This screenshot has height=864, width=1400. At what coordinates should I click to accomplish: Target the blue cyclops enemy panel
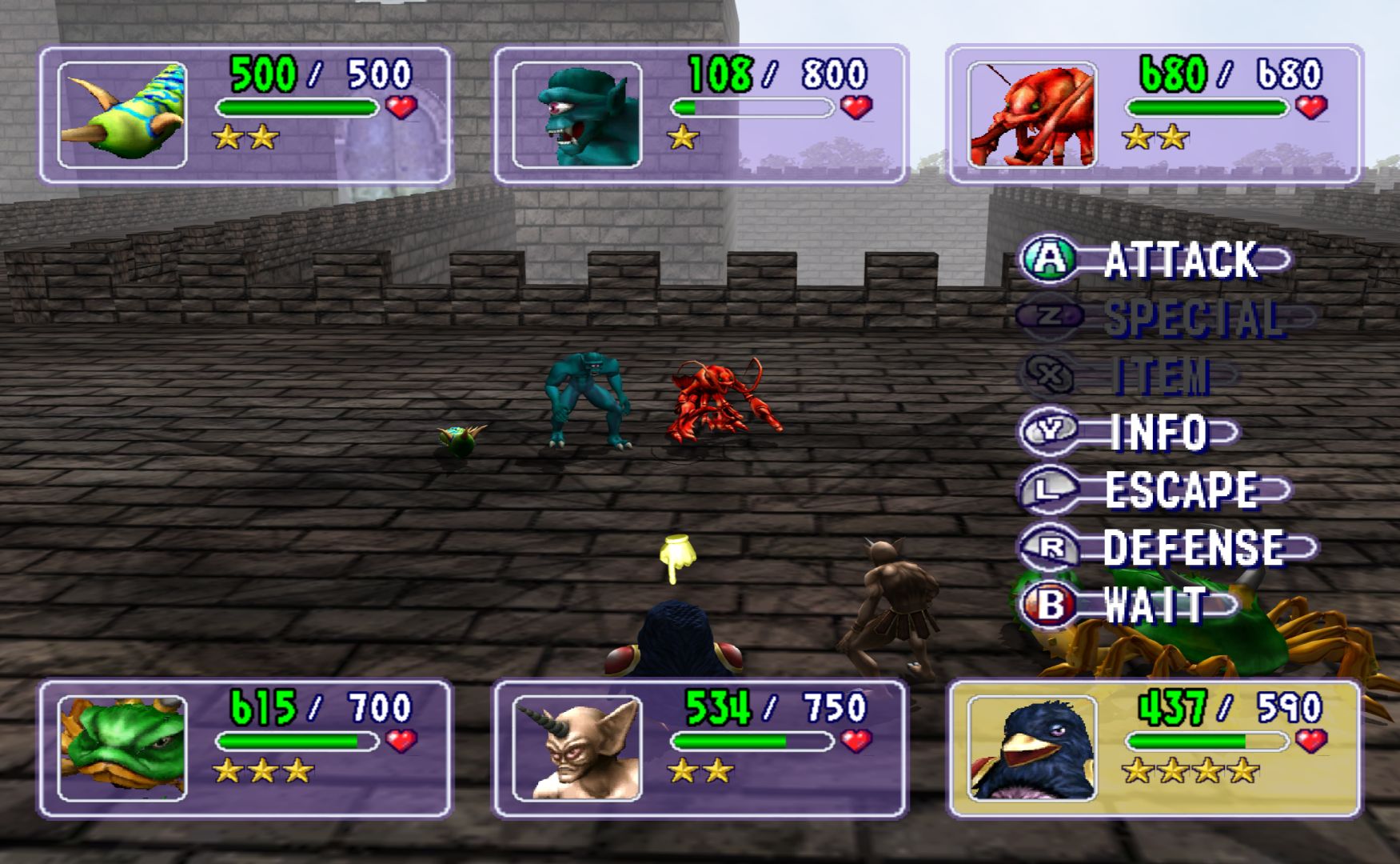pyautogui.click(x=700, y=115)
